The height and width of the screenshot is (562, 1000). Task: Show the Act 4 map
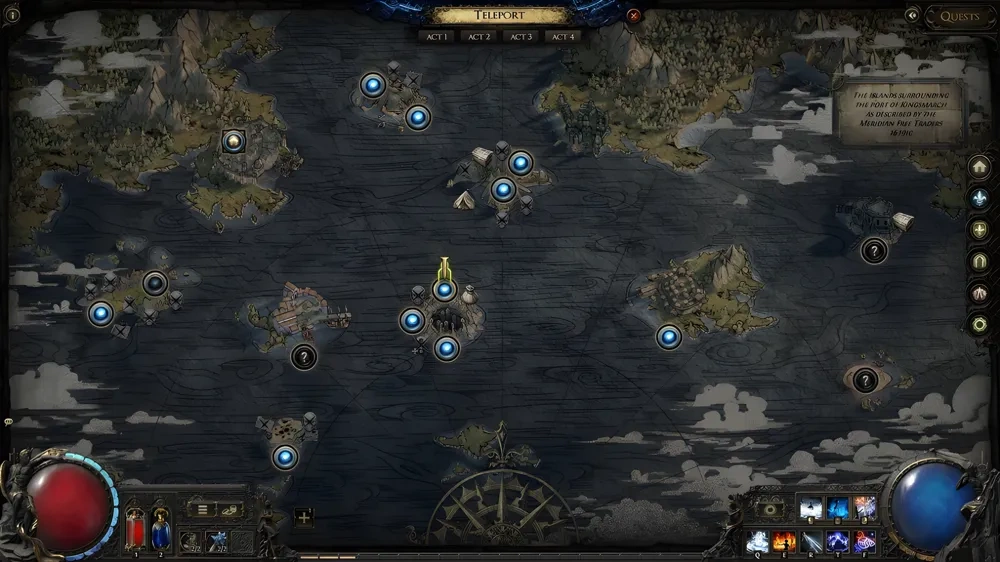tap(563, 37)
